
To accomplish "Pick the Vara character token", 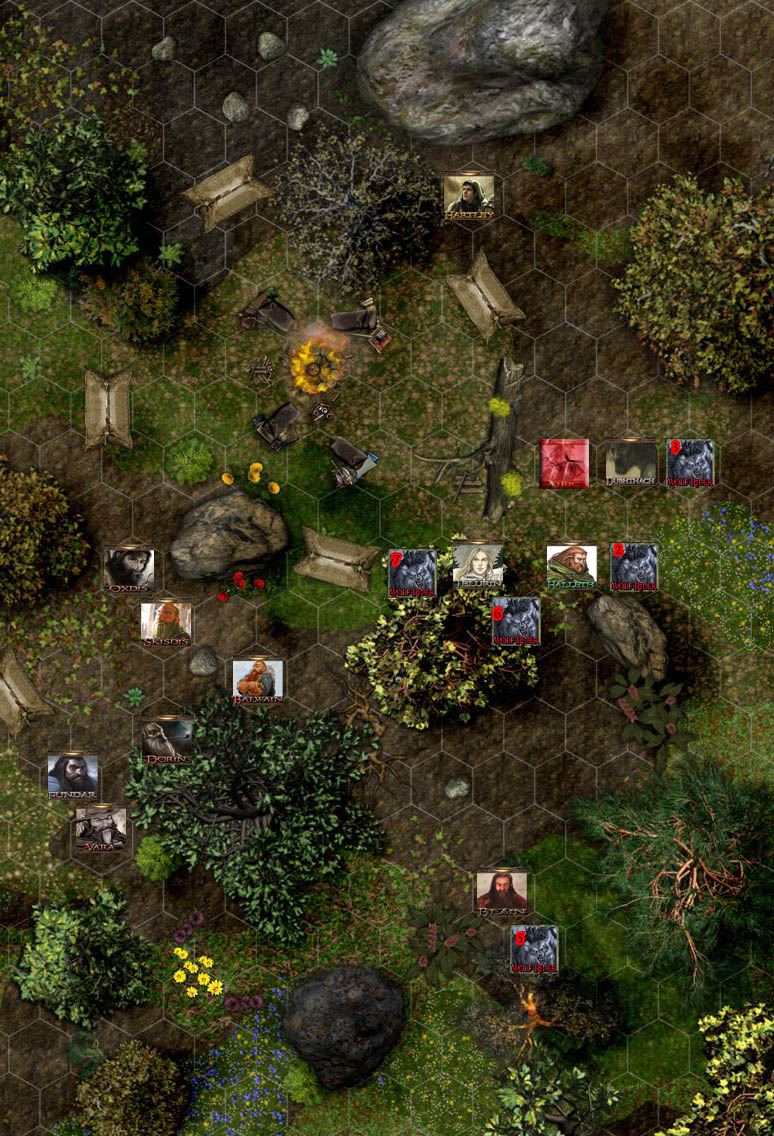I will coord(101,828).
